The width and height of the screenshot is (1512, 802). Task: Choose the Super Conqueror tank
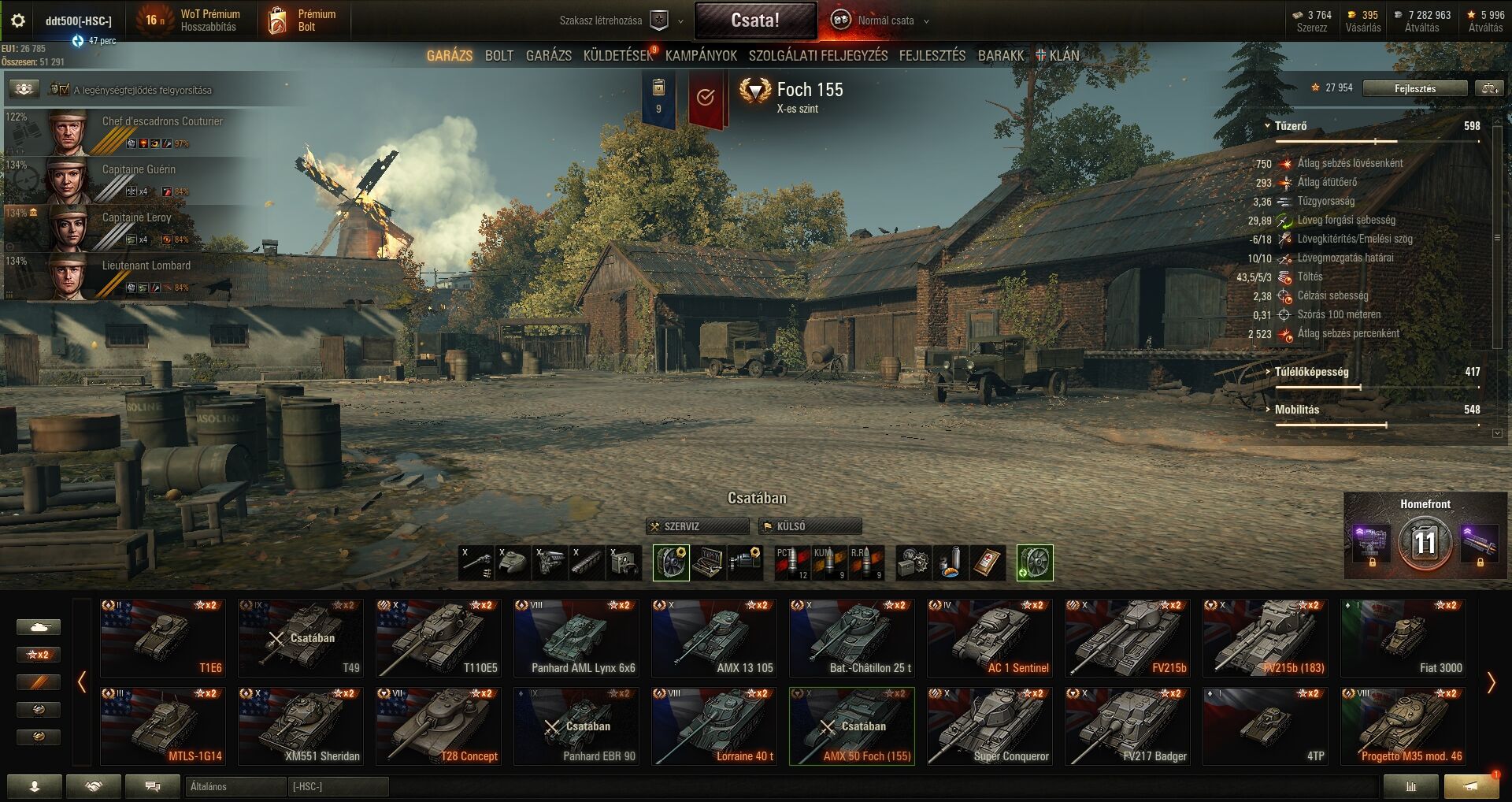point(989,726)
